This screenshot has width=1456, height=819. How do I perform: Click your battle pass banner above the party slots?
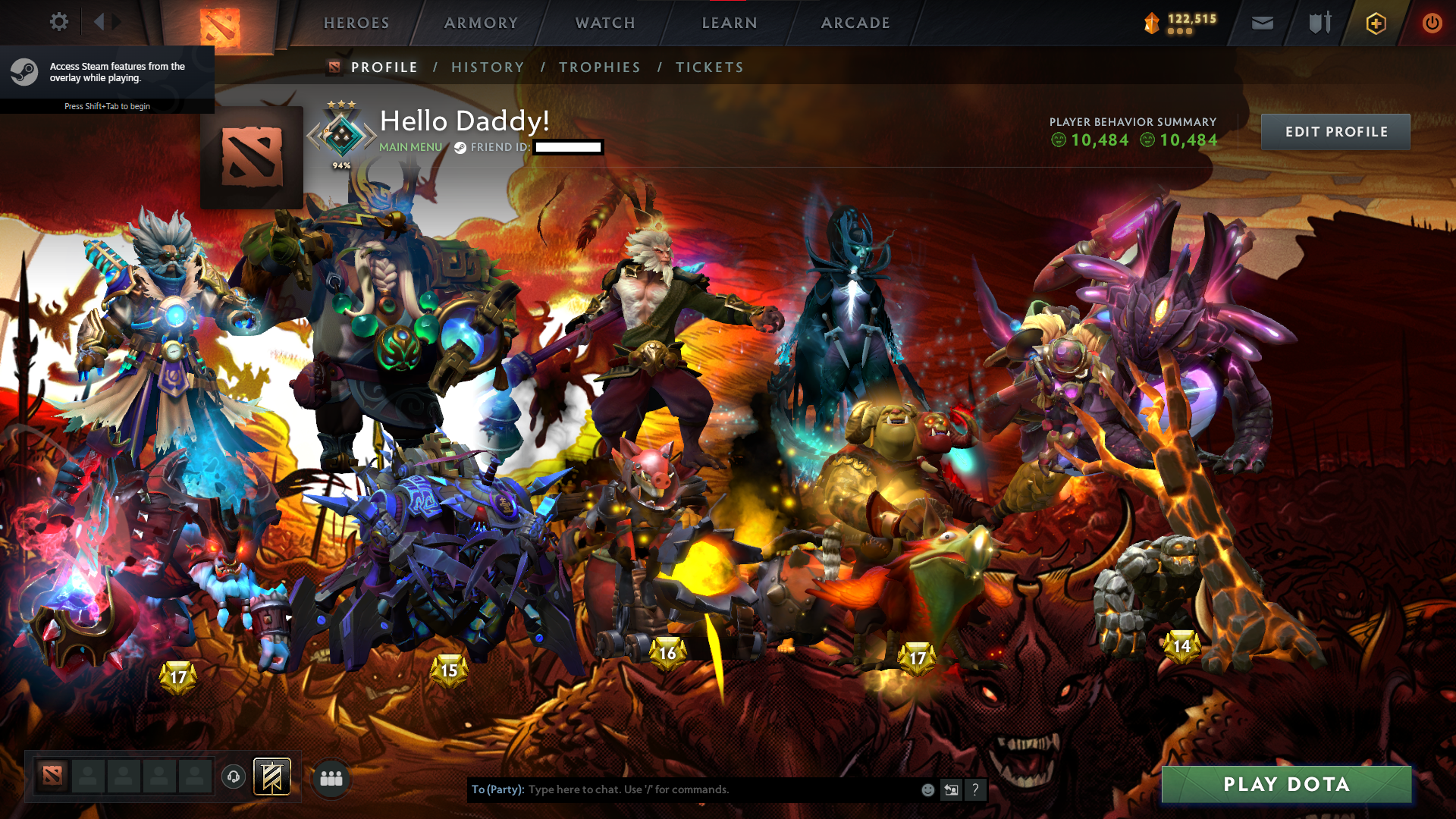tap(271, 777)
